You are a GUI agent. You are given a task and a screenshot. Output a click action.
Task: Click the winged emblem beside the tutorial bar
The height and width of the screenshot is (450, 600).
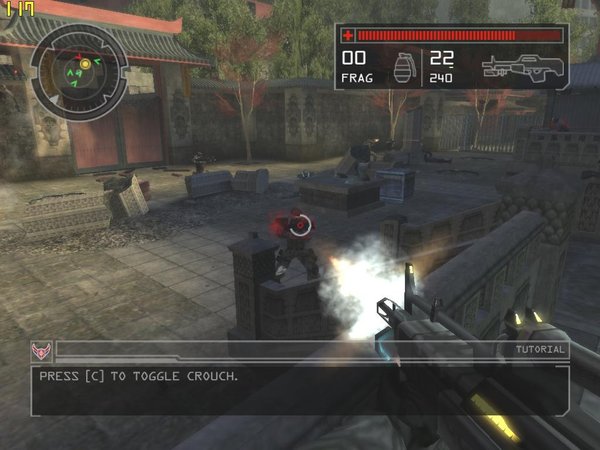(x=42, y=351)
